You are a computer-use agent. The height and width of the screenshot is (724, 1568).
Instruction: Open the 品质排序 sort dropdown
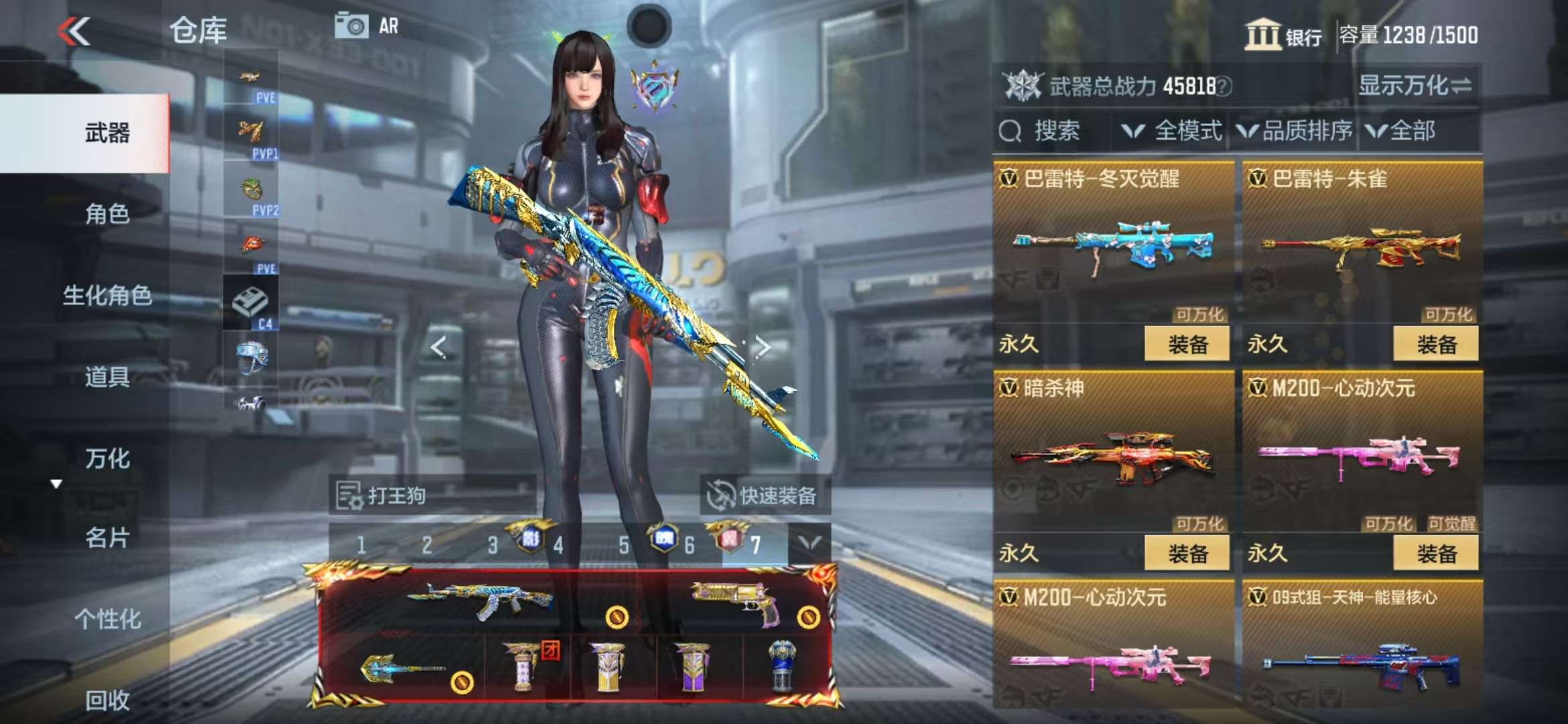[x=1295, y=131]
